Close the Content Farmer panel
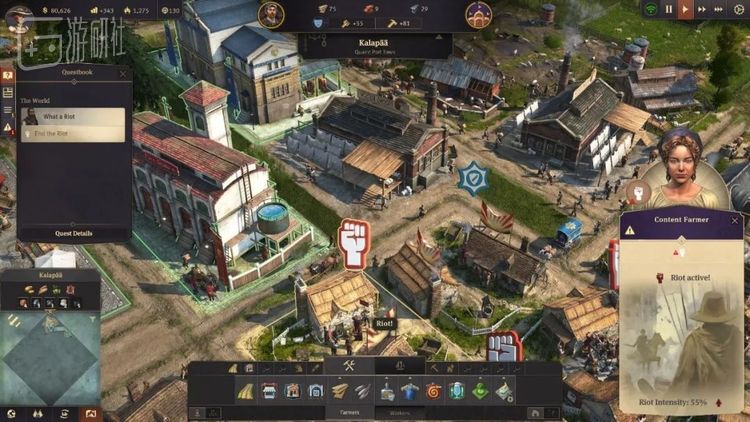This screenshot has width=750, height=422. pyautogui.click(x=735, y=220)
